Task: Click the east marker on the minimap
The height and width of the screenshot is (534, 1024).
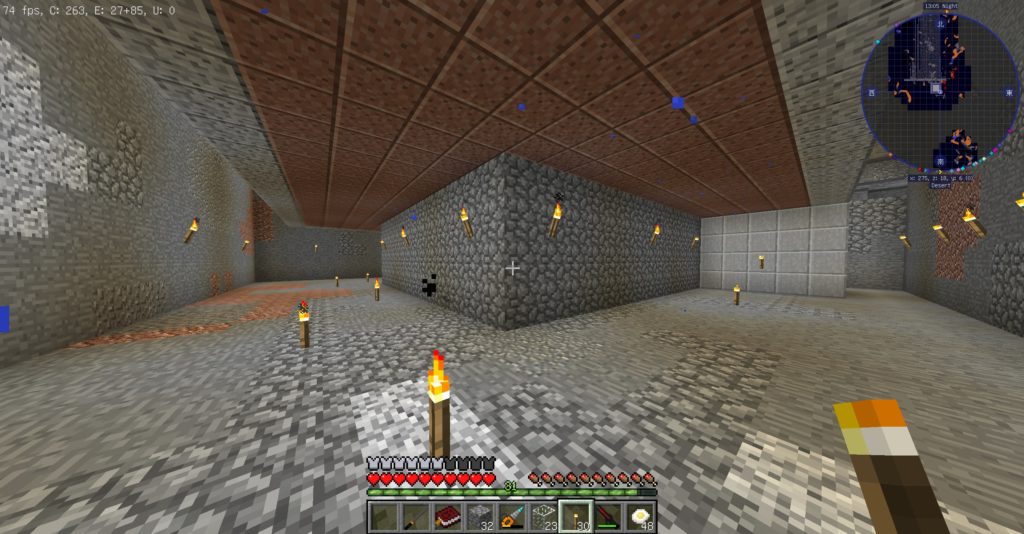Action: pyautogui.click(x=1007, y=93)
